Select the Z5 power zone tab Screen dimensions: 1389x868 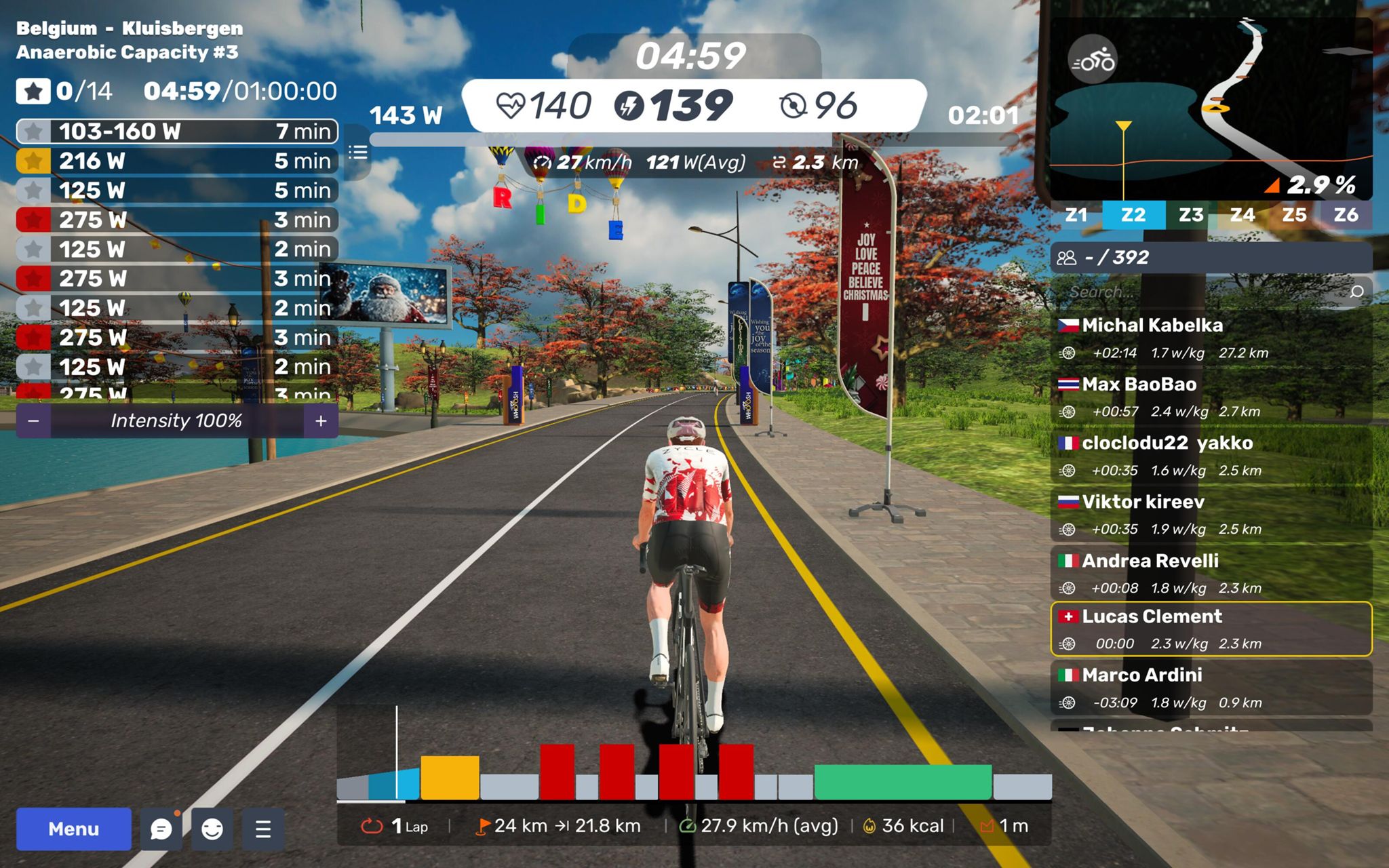click(1293, 215)
